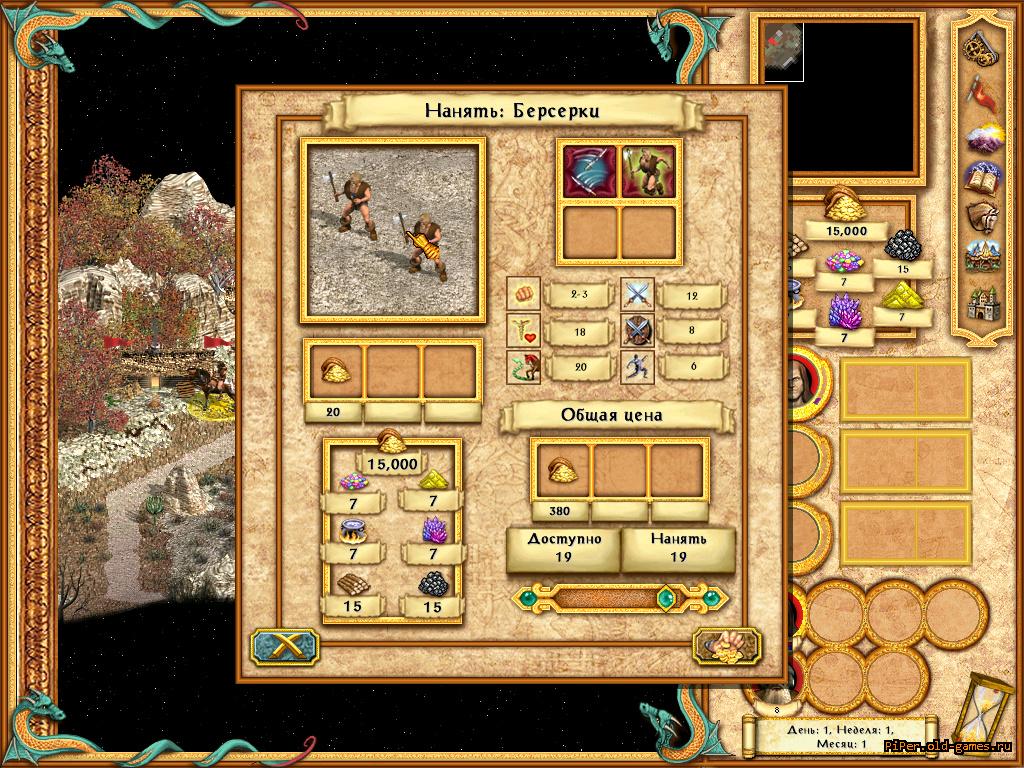Adjust the recruit quantity slider gem
1024x768 pixels.
coord(665,598)
